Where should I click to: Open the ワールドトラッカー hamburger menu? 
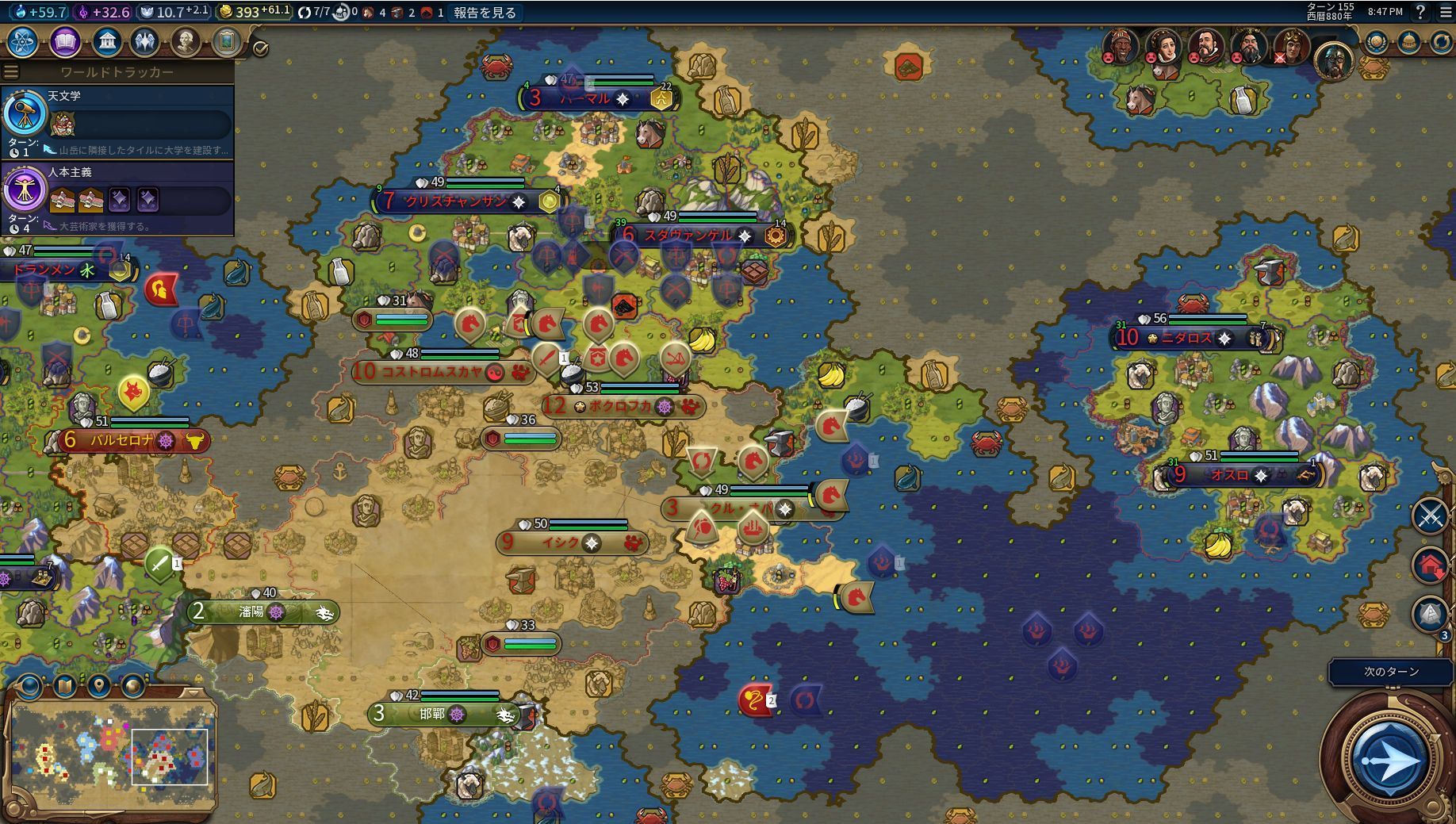pos(11,72)
